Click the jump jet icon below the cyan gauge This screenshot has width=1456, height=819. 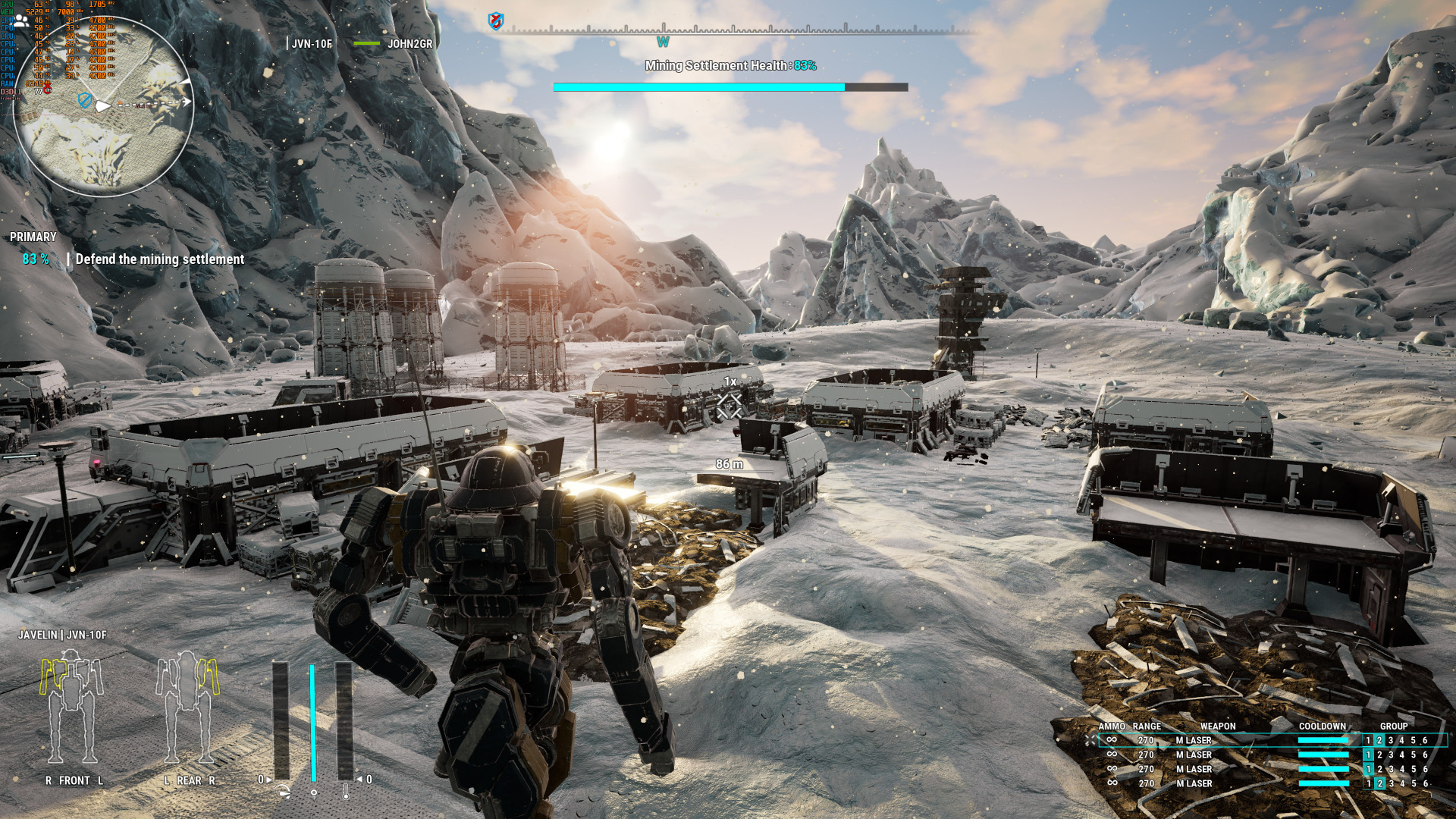[x=314, y=795]
